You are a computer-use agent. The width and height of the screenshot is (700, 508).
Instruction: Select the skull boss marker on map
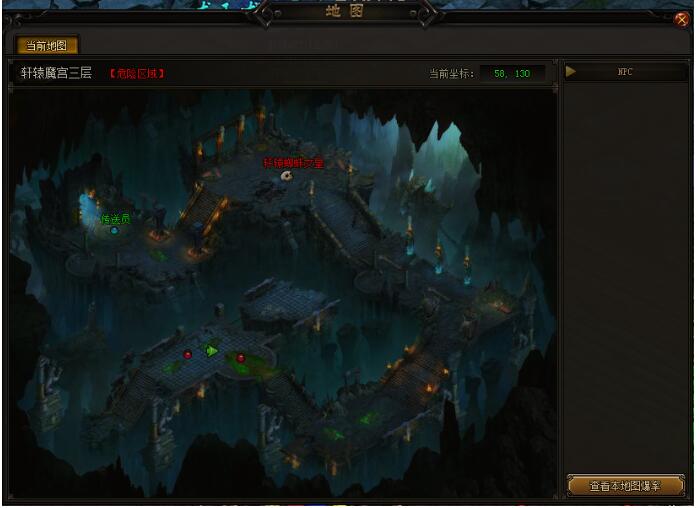(x=286, y=176)
